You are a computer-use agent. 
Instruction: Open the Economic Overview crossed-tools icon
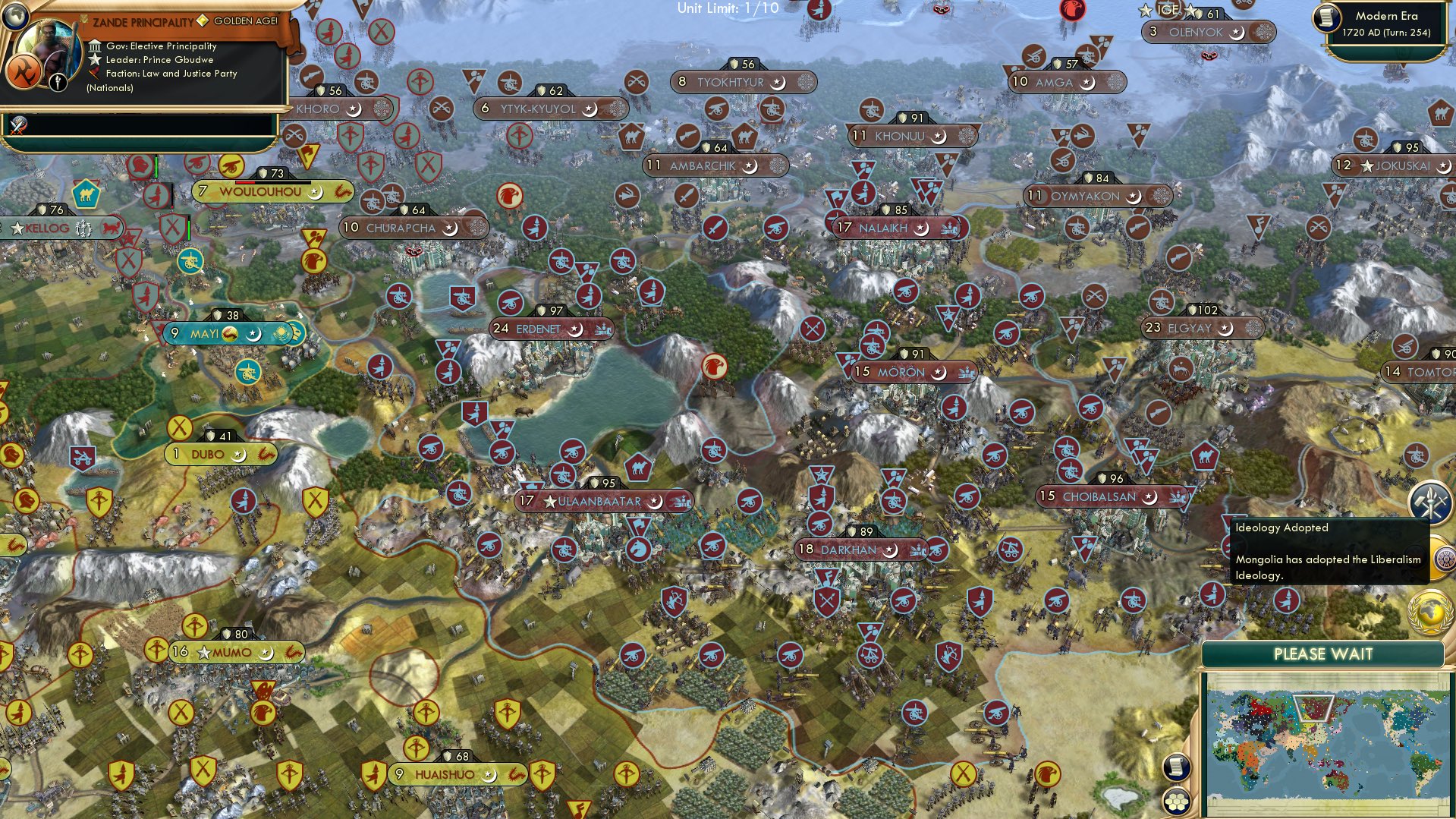(1429, 501)
